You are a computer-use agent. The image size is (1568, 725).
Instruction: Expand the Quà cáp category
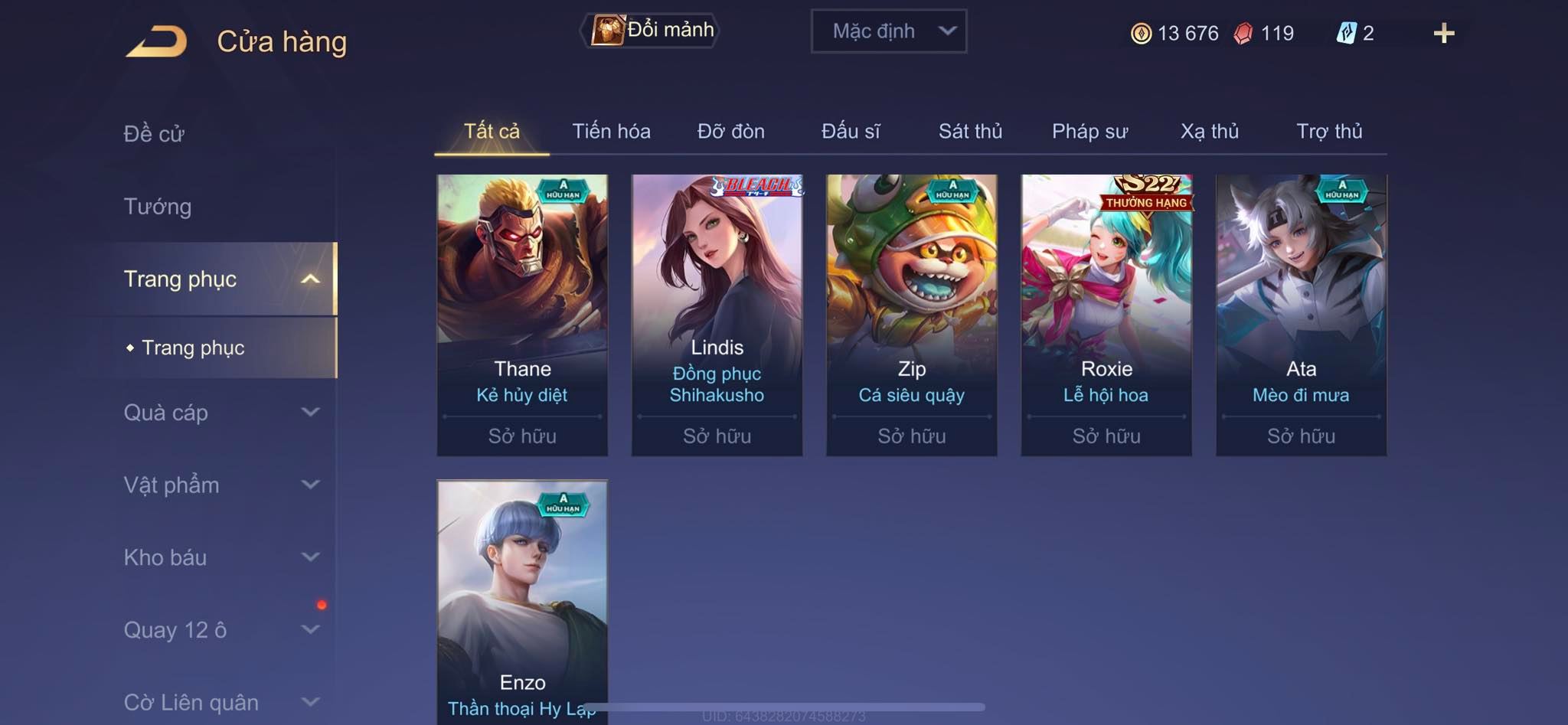coord(309,413)
